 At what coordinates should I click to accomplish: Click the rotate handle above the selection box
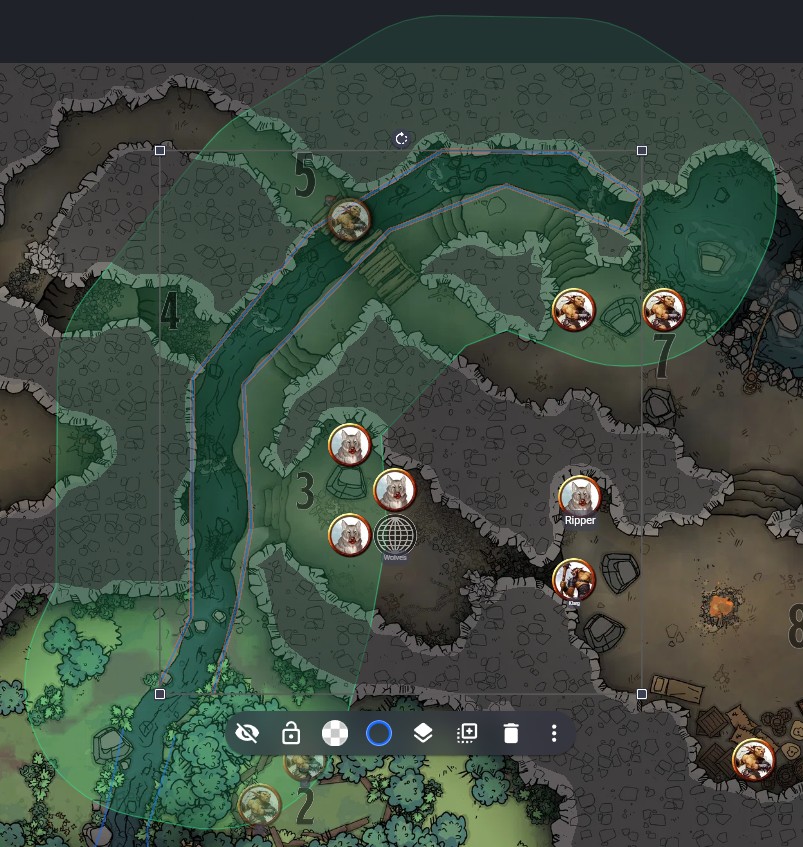coord(401,139)
